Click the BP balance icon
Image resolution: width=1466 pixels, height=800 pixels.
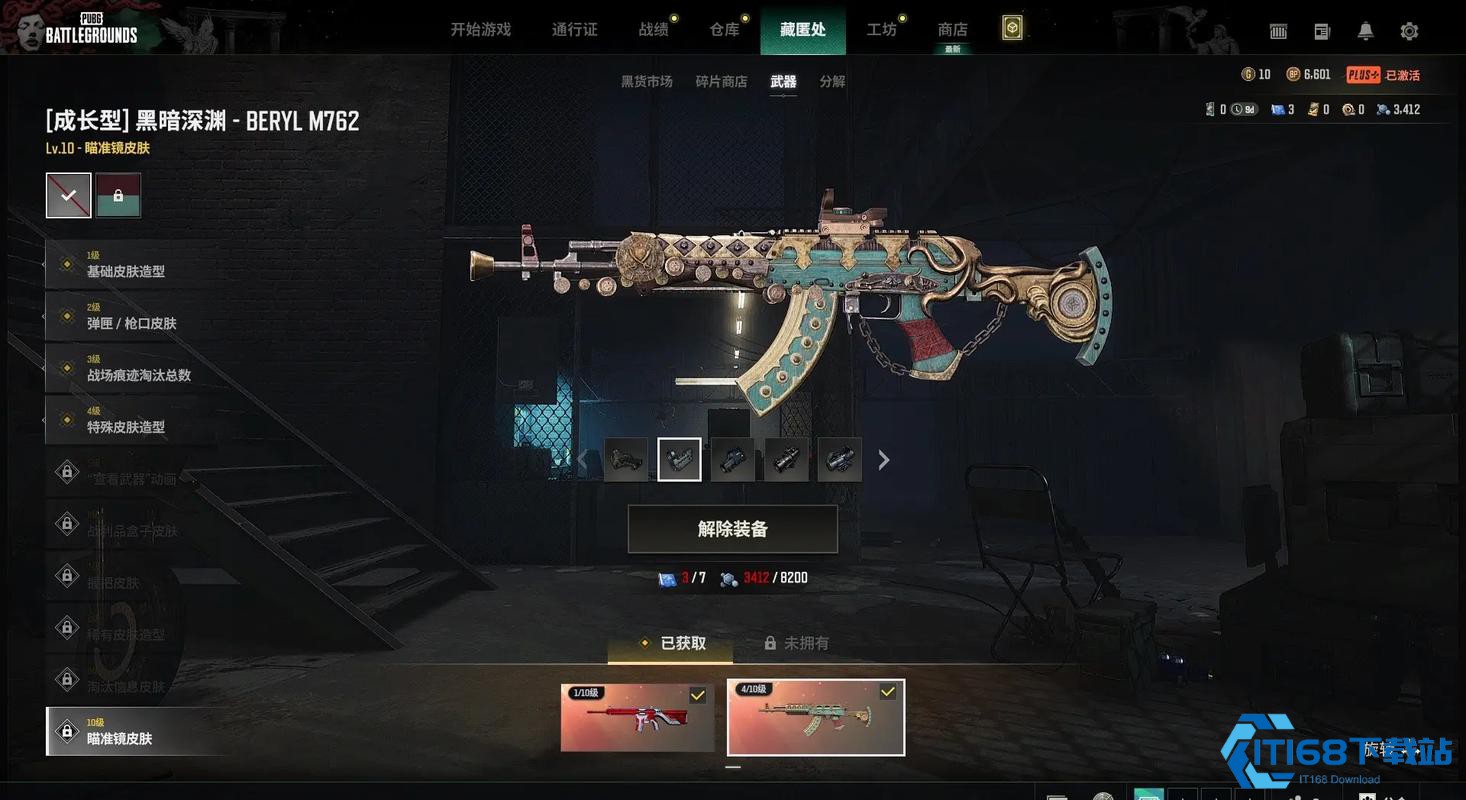(1292, 74)
